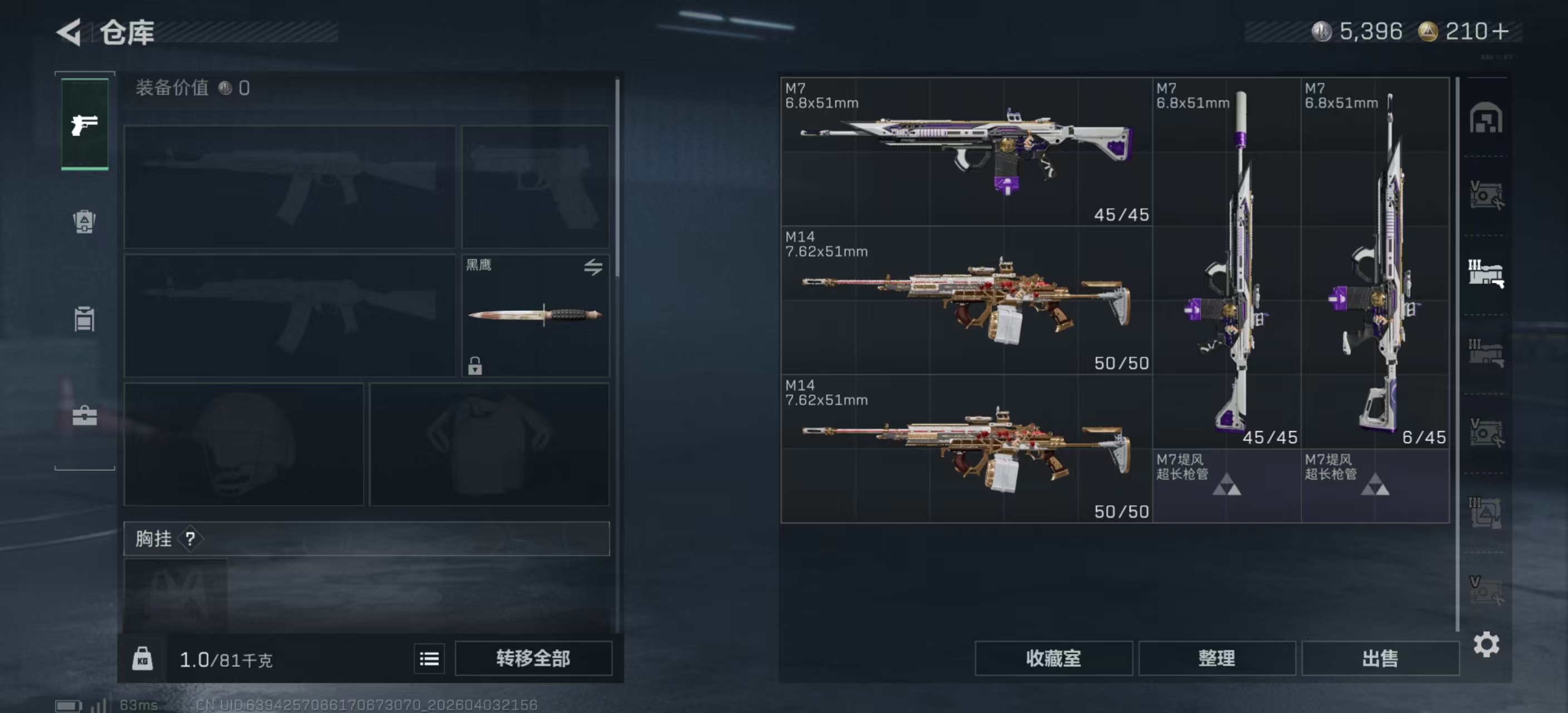Open warehouse settings gear icon
Viewport: 1568px width, 713px height.
(x=1486, y=644)
